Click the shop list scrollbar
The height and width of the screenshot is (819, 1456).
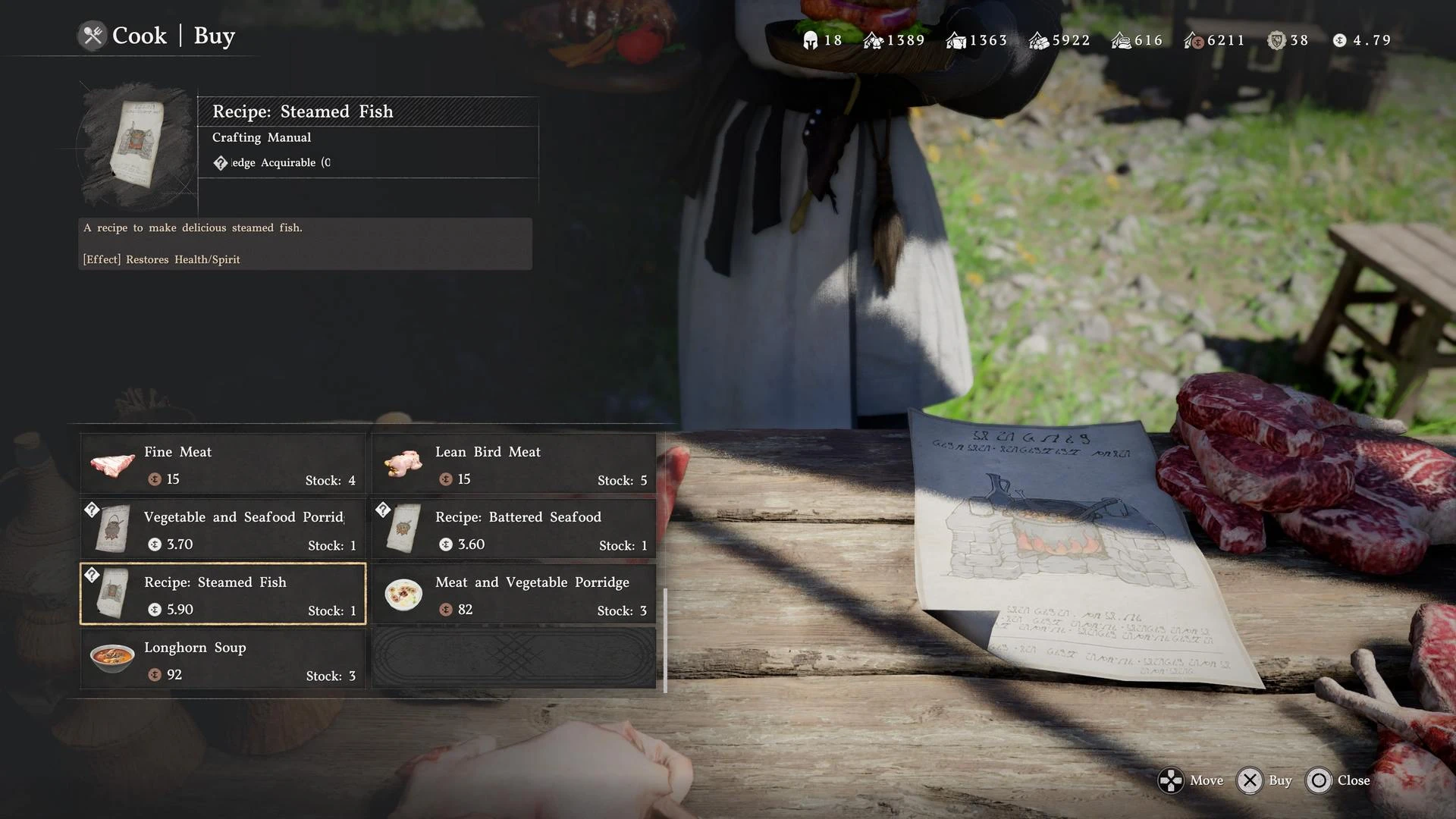(665, 640)
